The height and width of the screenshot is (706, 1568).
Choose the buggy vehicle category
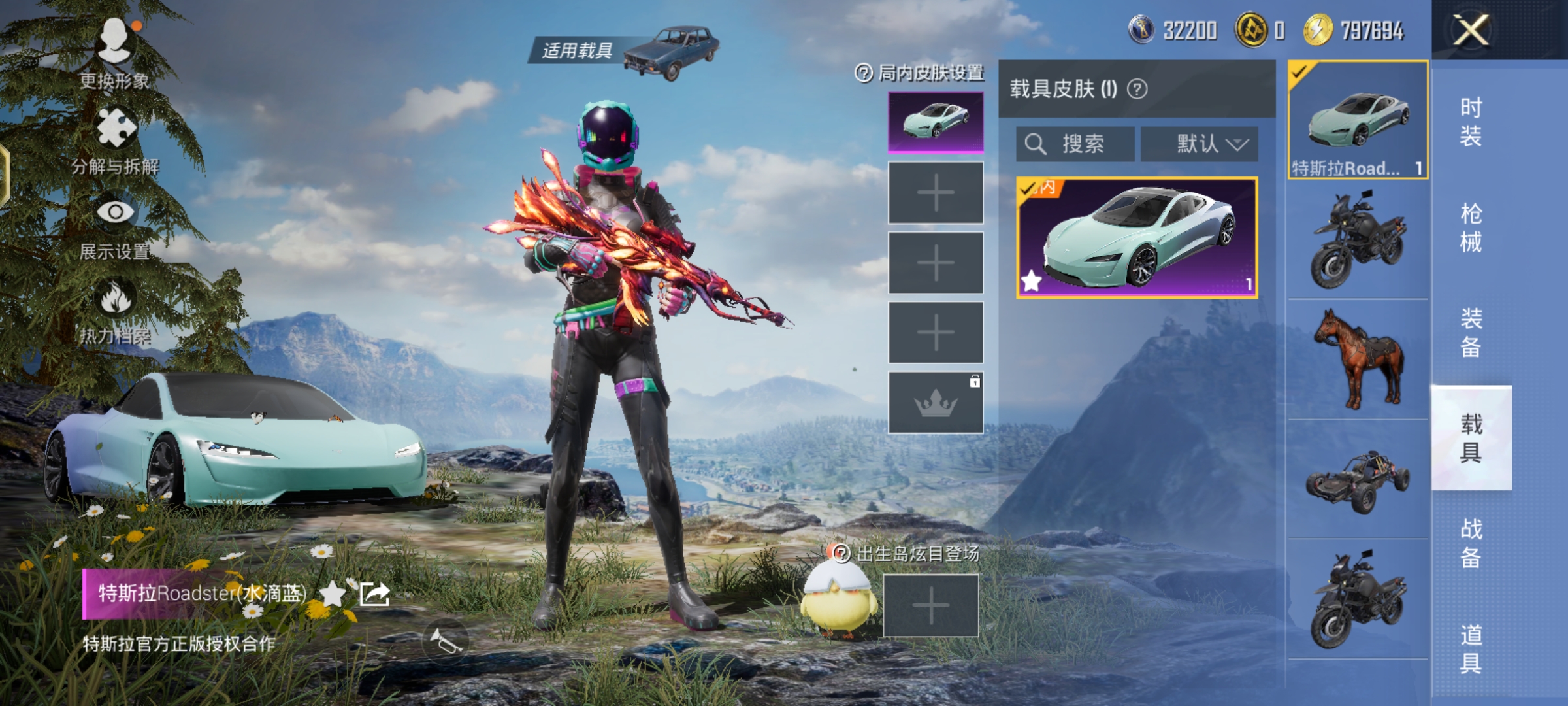1358,480
